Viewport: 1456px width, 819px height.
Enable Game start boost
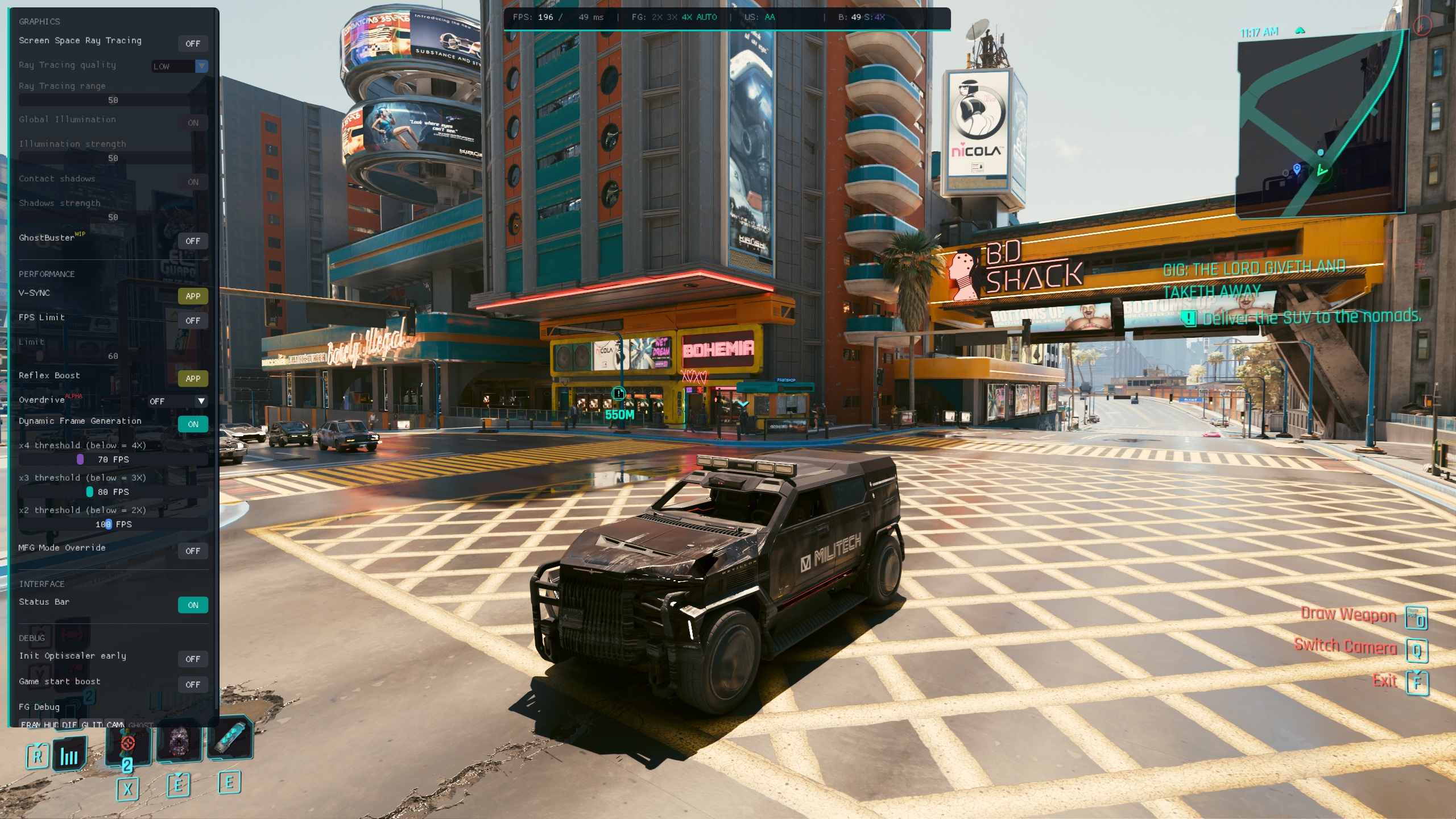[193, 685]
